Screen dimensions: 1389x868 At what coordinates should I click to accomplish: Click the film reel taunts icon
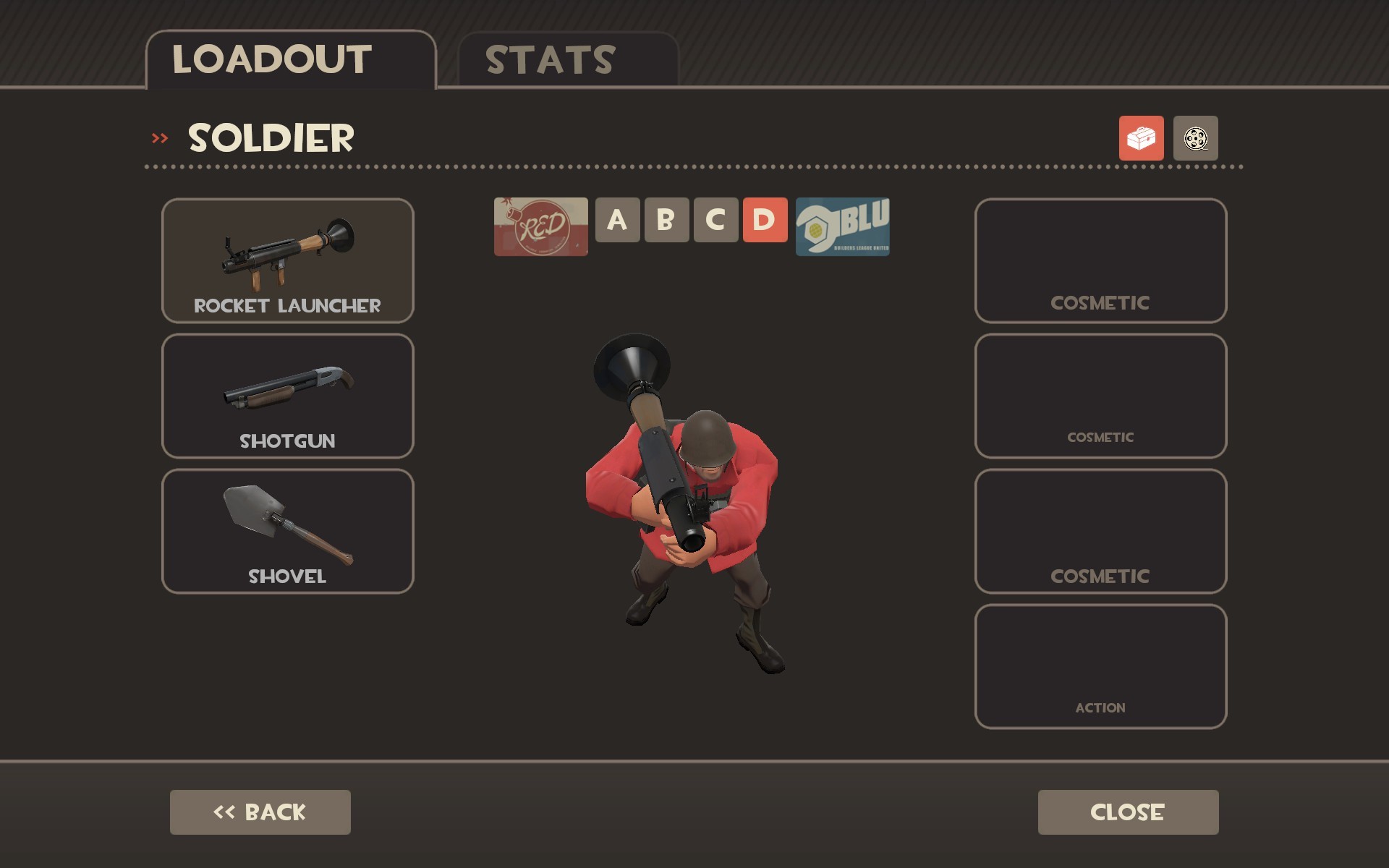pos(1196,139)
